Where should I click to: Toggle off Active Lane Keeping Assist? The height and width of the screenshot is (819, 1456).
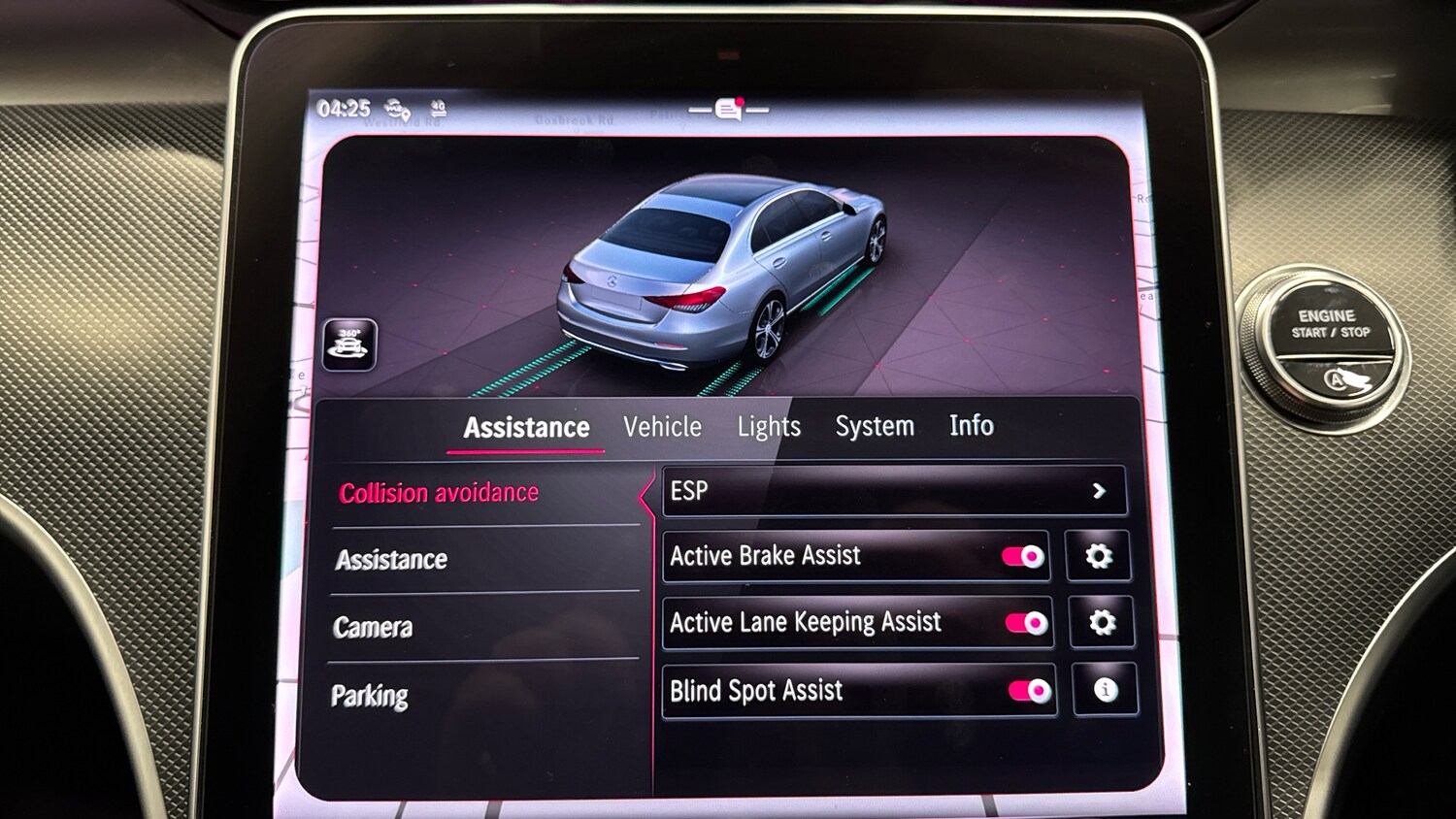click(x=1027, y=624)
